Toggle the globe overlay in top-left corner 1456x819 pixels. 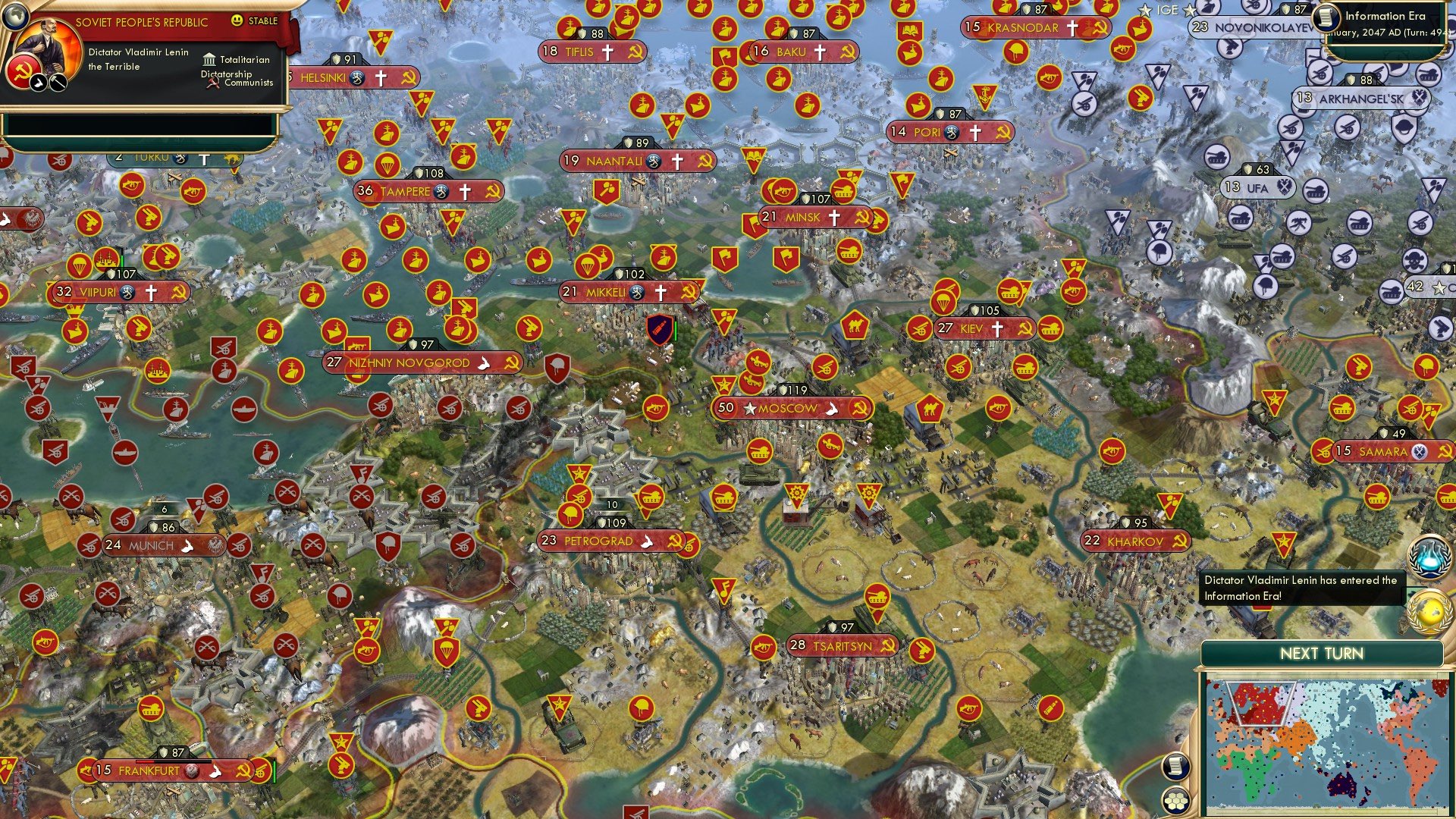pyautogui.click(x=15, y=17)
